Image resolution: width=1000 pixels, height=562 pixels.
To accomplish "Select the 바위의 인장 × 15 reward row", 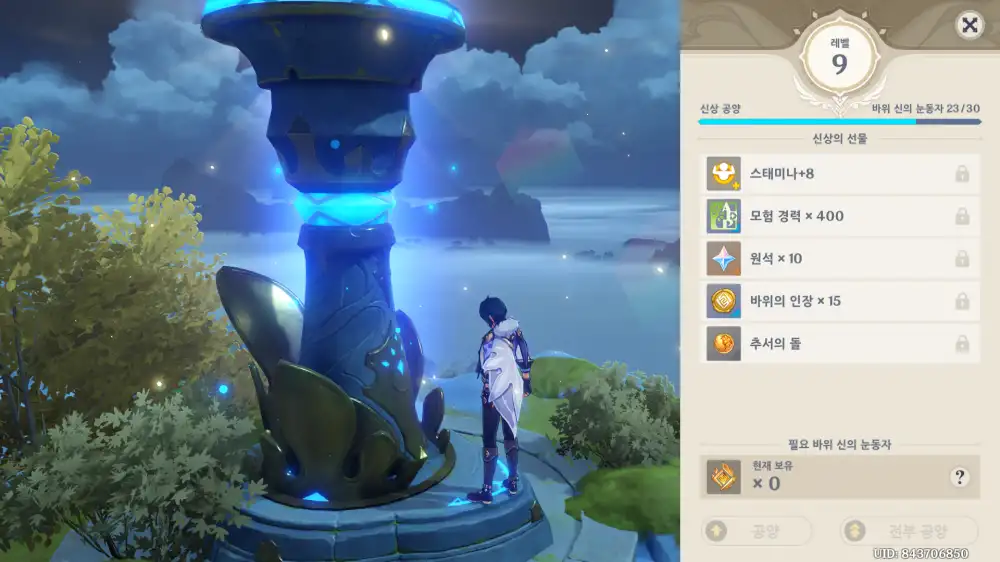I will 838,301.
